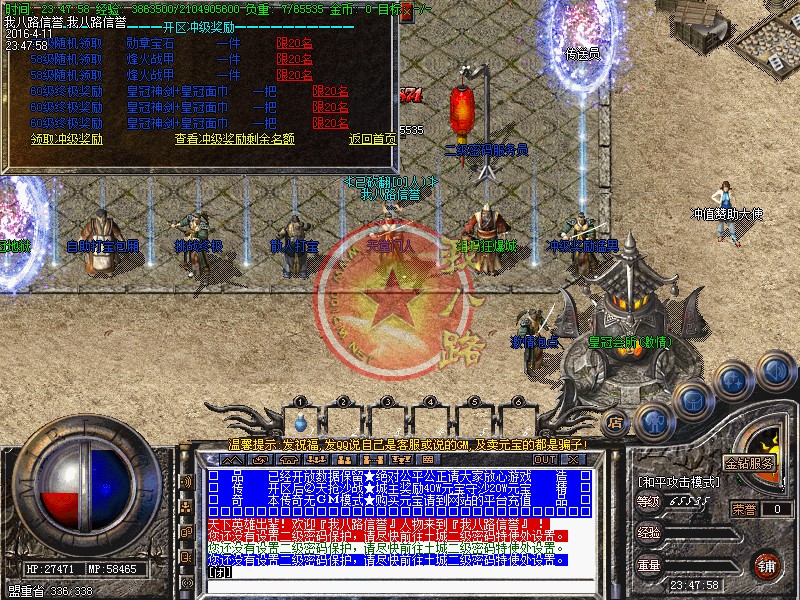Open the 金钻服务 gold diamond service
The width and height of the screenshot is (800, 600).
point(749,463)
